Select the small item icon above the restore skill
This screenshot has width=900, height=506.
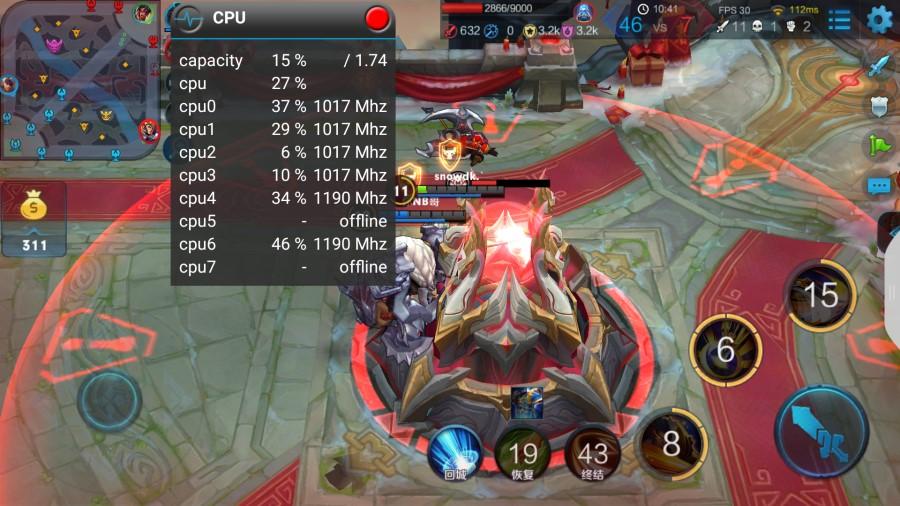[x=526, y=402]
